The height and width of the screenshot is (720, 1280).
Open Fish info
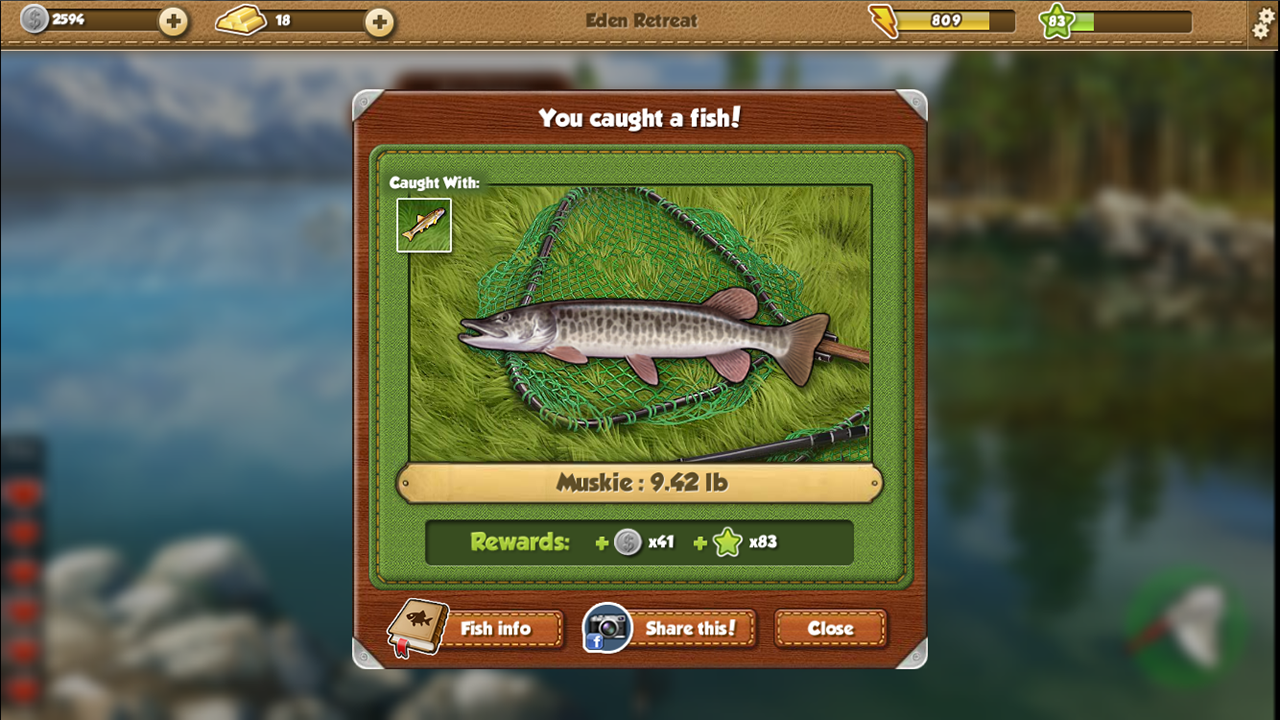[497, 629]
